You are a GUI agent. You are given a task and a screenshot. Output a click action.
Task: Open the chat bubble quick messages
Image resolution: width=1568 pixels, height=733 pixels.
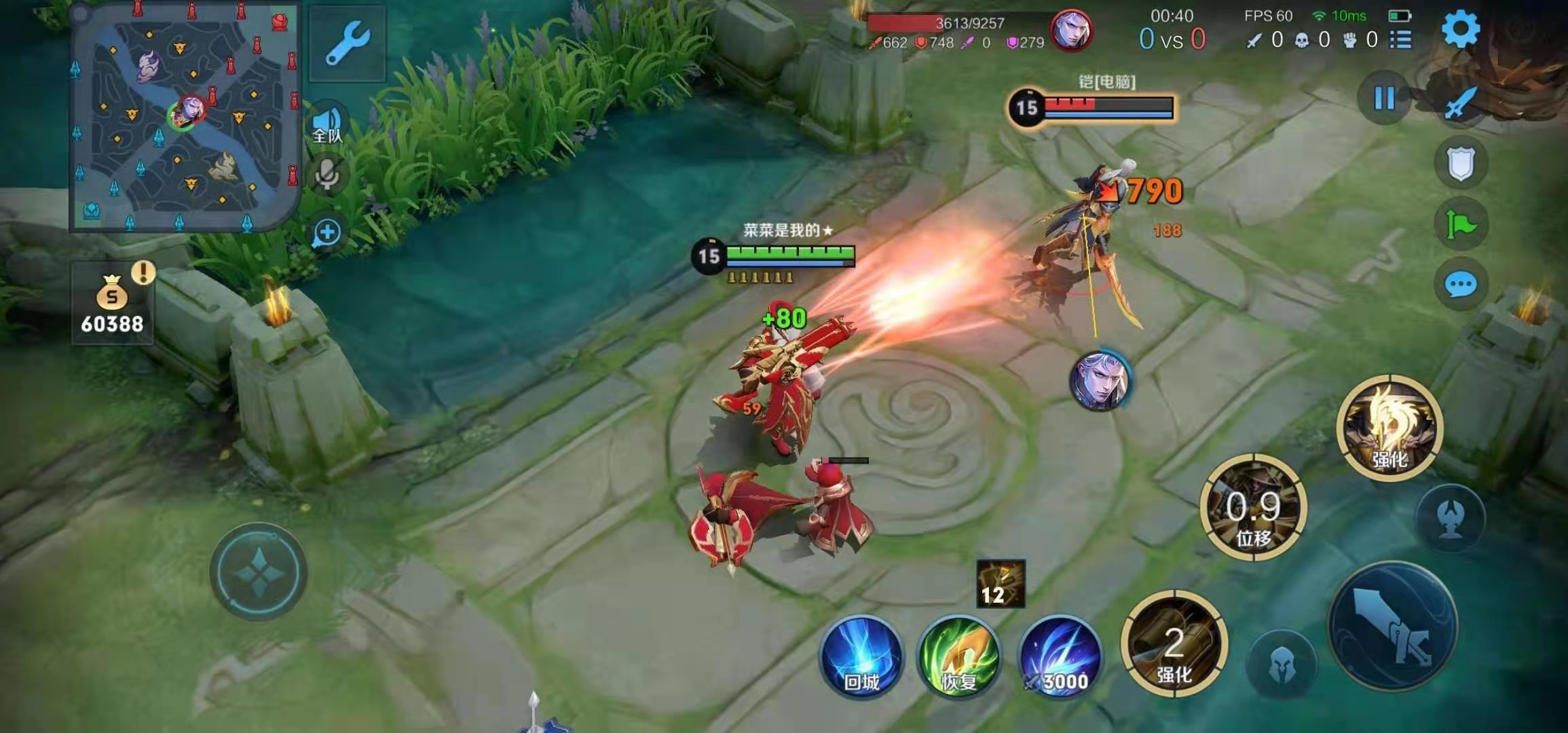(1461, 284)
